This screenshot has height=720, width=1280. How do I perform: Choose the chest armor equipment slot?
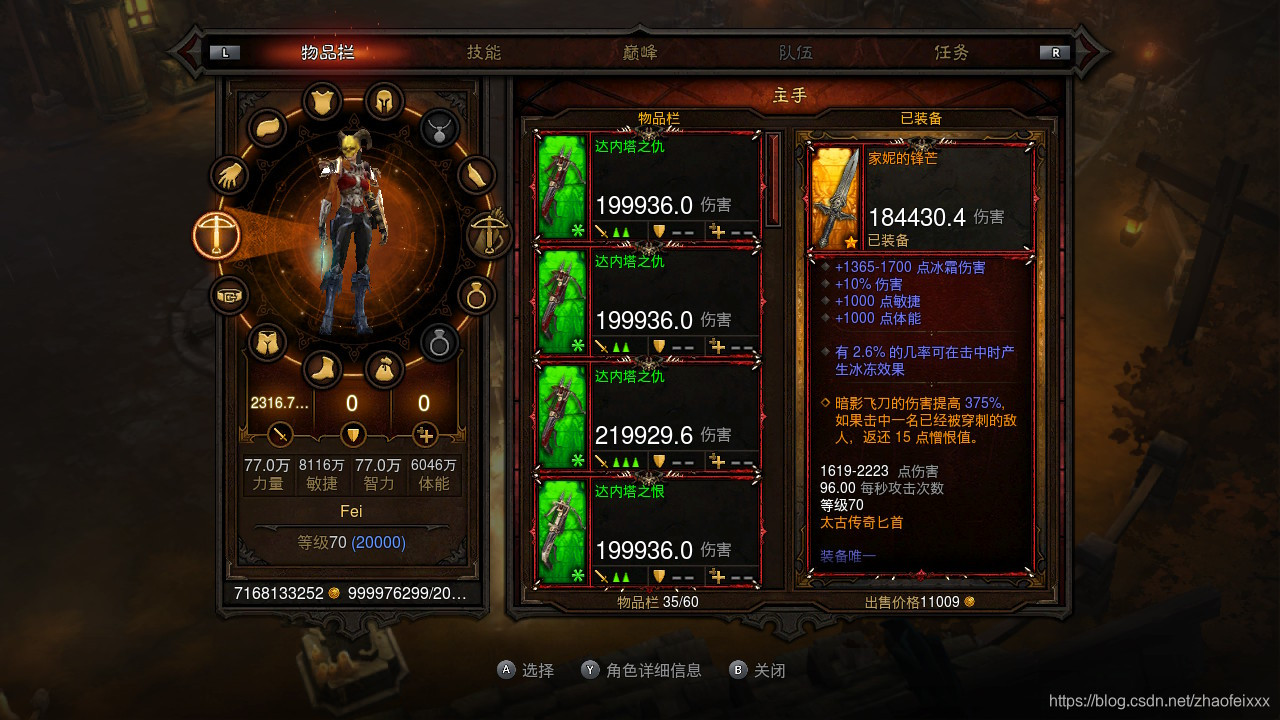point(321,101)
